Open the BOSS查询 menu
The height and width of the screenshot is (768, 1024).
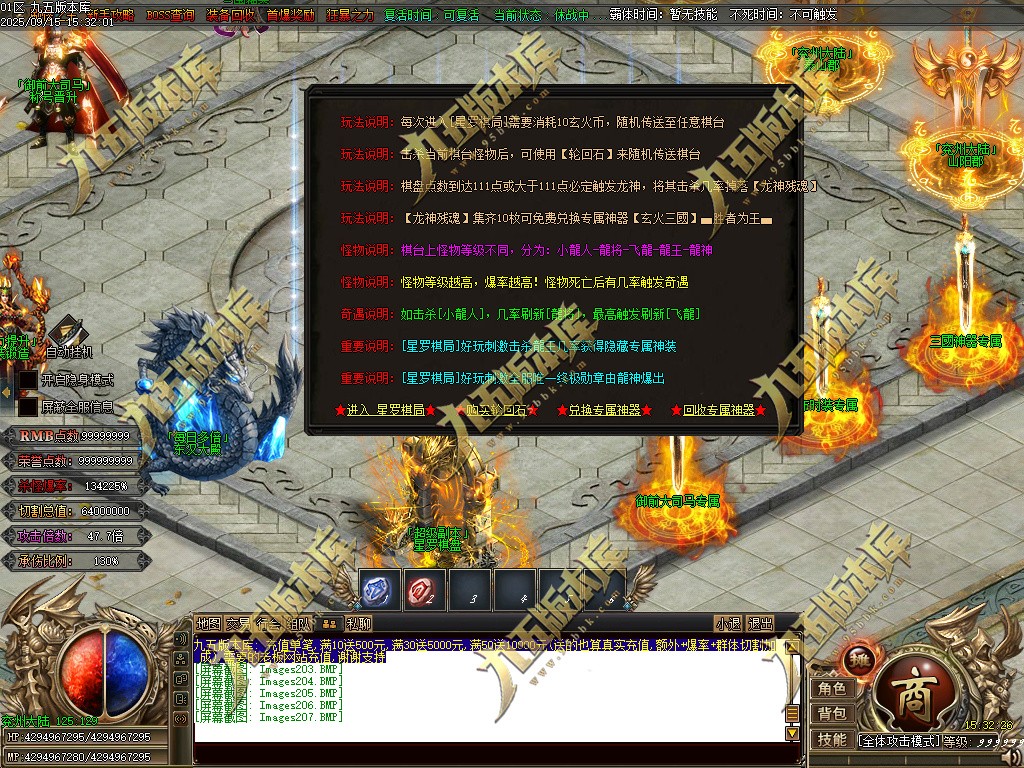click(x=170, y=16)
